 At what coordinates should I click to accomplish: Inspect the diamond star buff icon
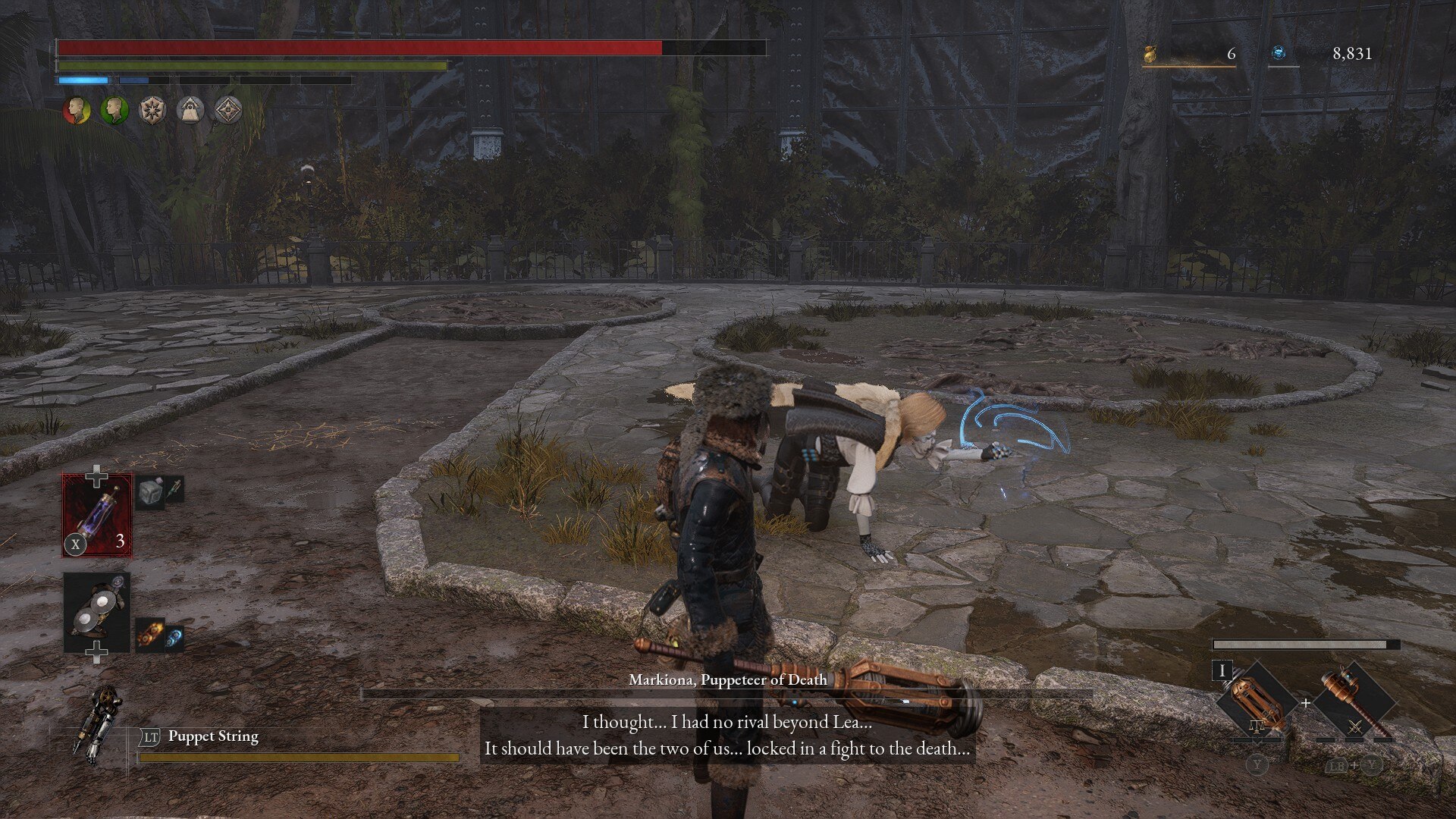click(227, 111)
